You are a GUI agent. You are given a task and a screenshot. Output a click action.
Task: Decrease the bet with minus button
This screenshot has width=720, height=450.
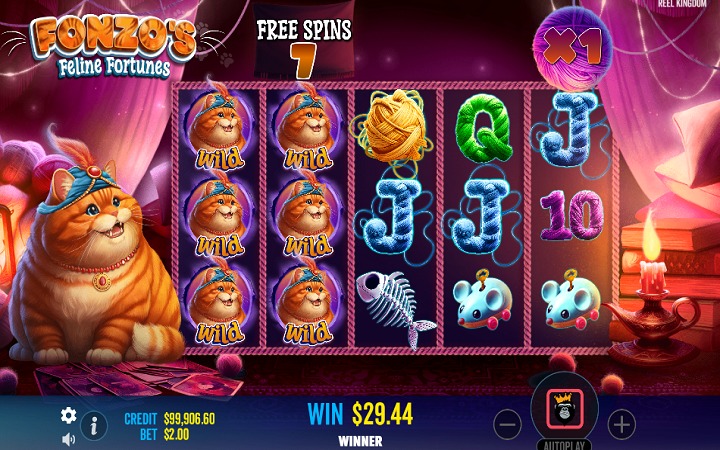click(x=508, y=425)
